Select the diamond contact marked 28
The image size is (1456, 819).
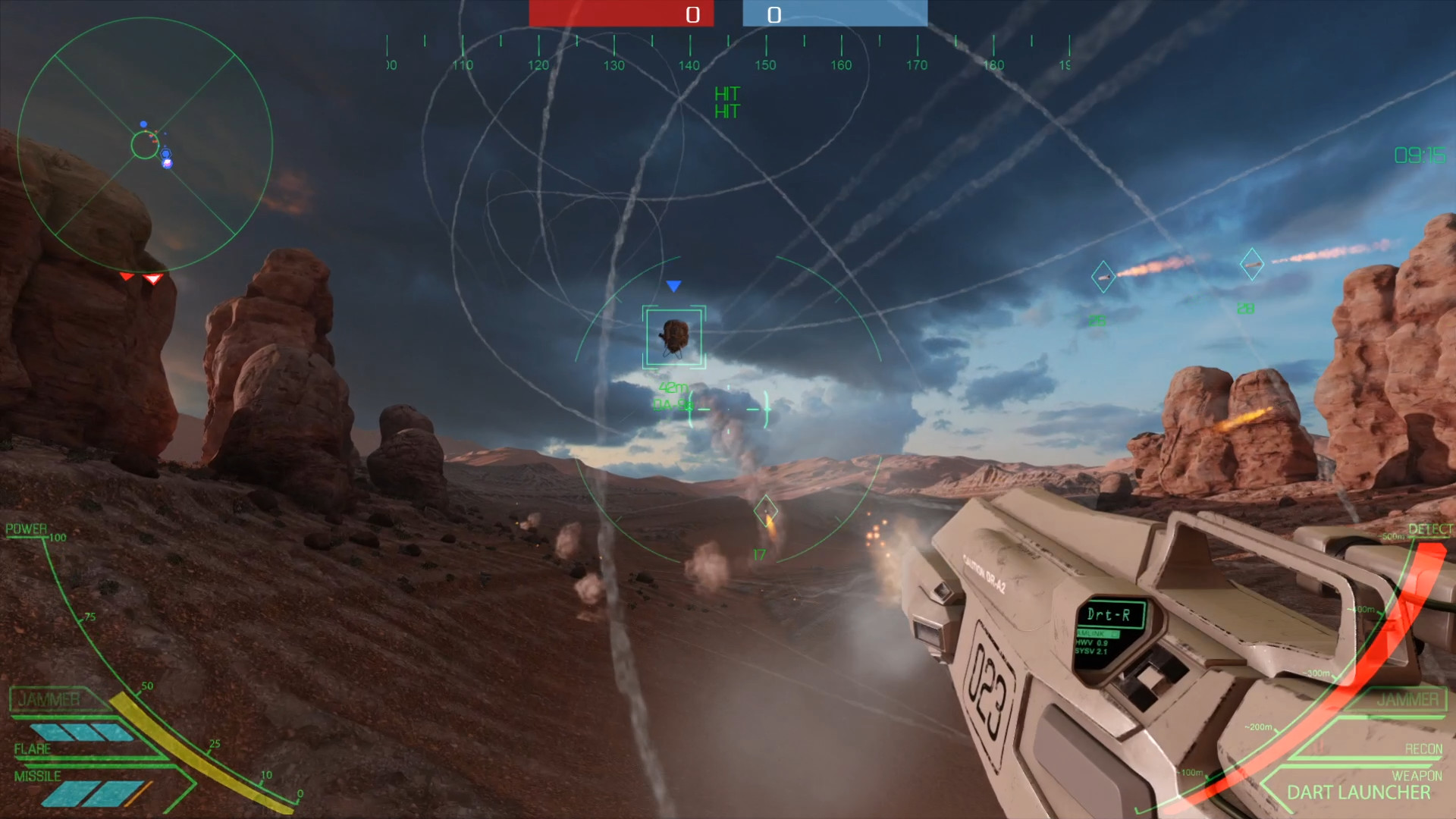coord(1251,265)
